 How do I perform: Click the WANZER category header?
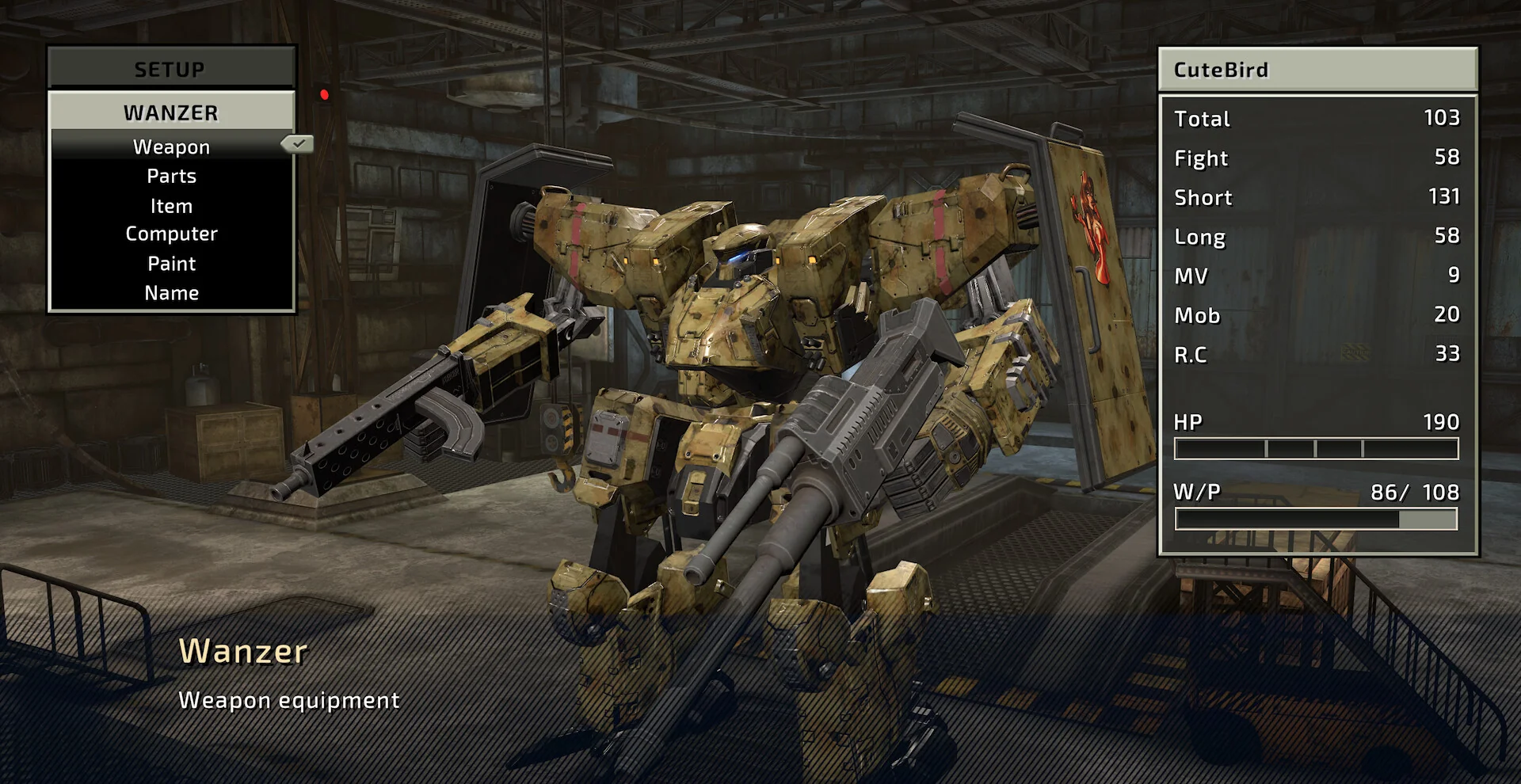[171, 112]
